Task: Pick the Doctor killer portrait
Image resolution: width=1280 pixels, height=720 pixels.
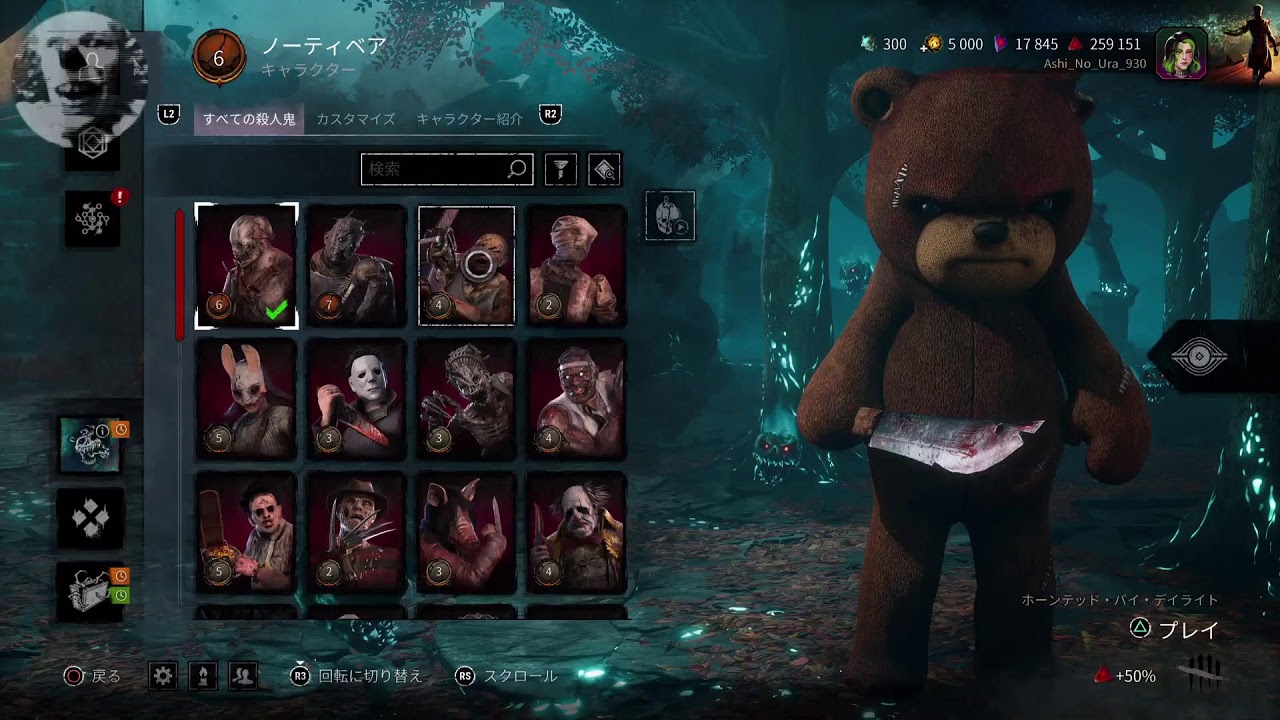Action: [x=576, y=399]
